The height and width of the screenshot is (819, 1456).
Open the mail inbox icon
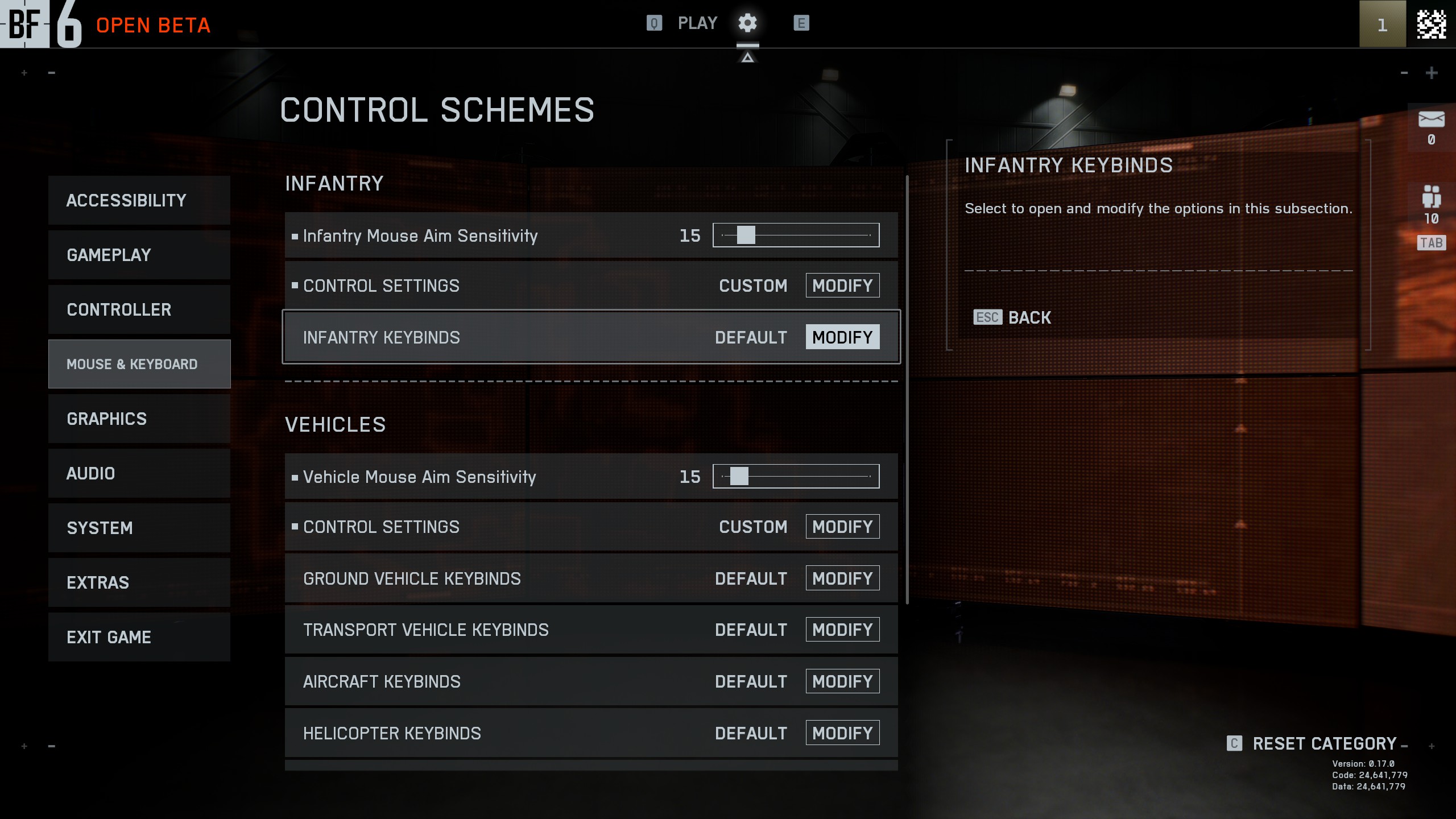click(1431, 120)
